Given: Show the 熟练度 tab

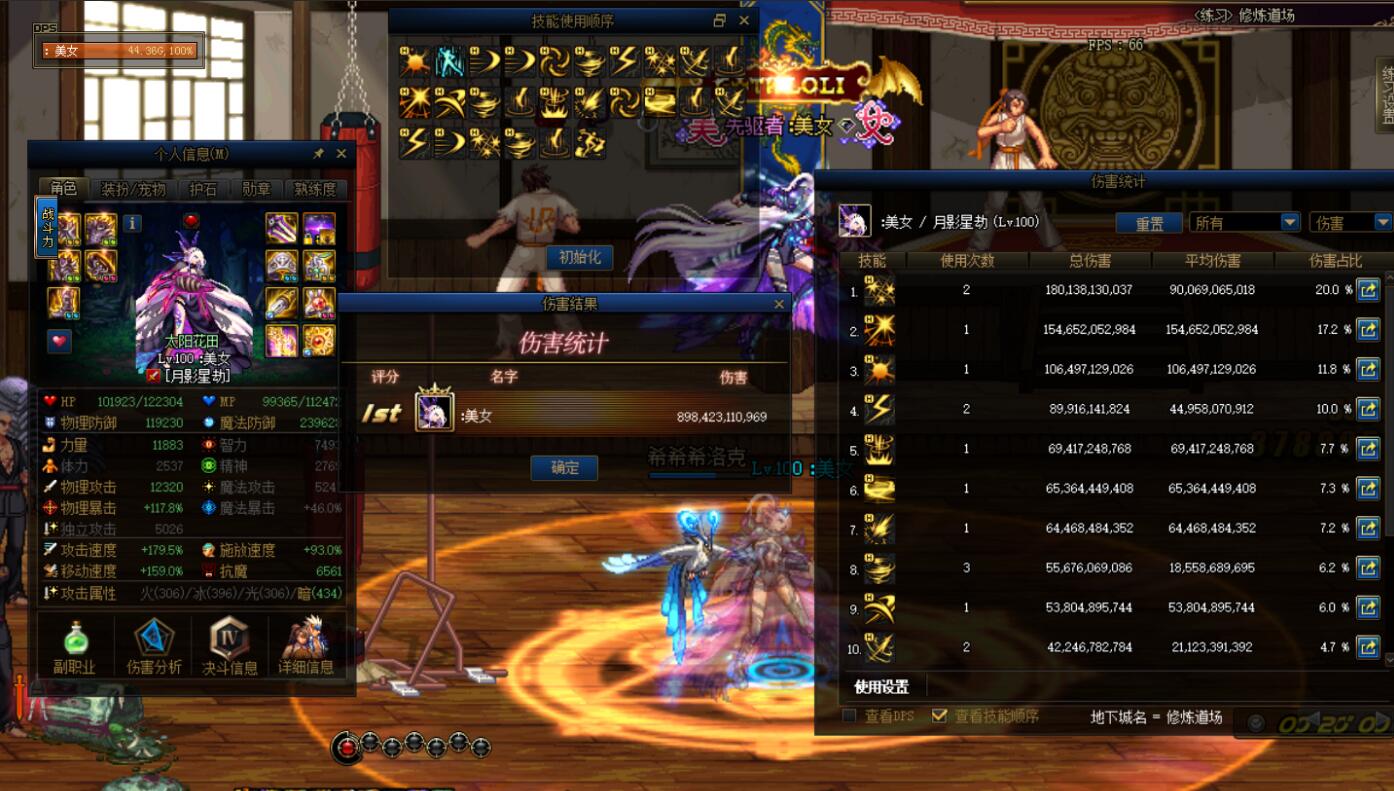Looking at the screenshot, I should 316,188.
